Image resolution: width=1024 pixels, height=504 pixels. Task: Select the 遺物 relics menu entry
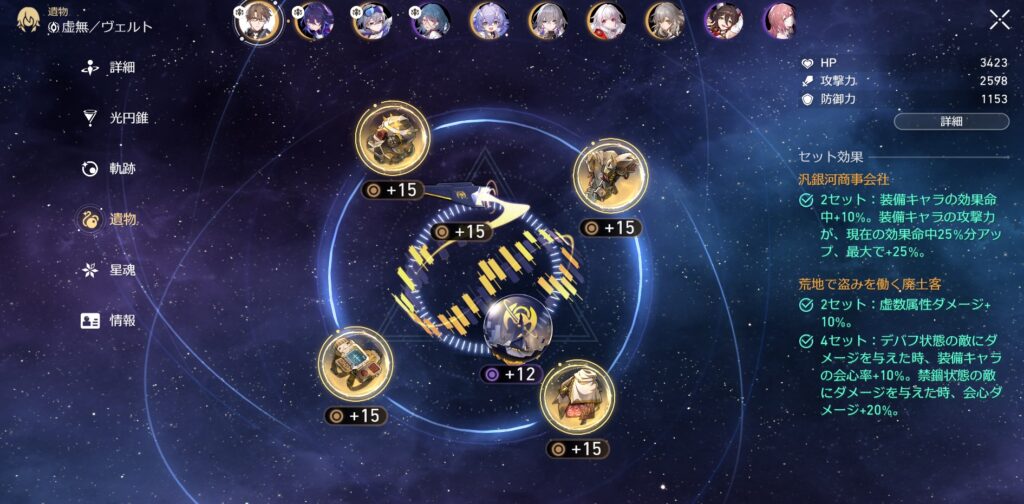[x=121, y=219]
